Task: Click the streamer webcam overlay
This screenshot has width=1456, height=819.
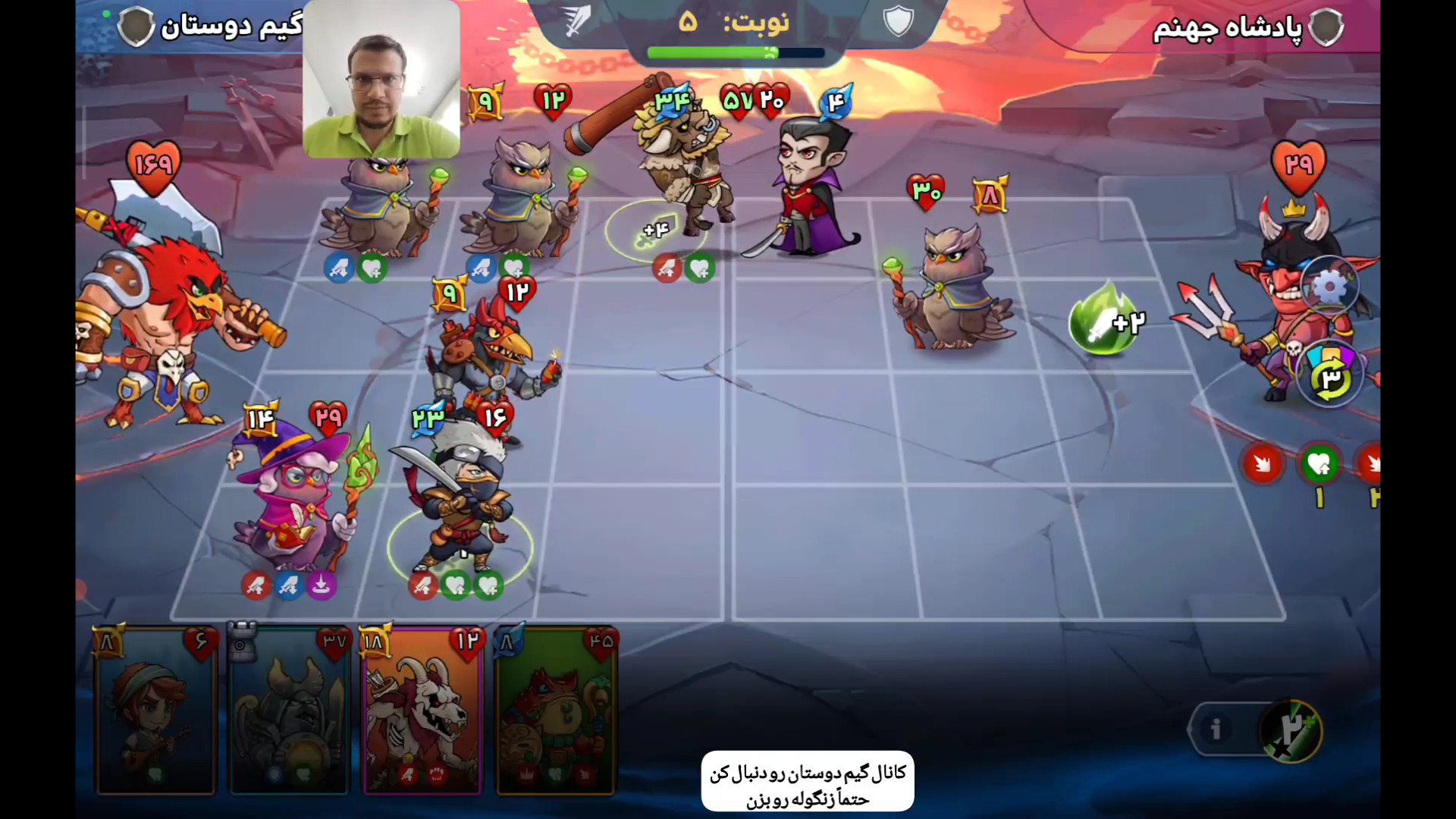Action: [381, 80]
